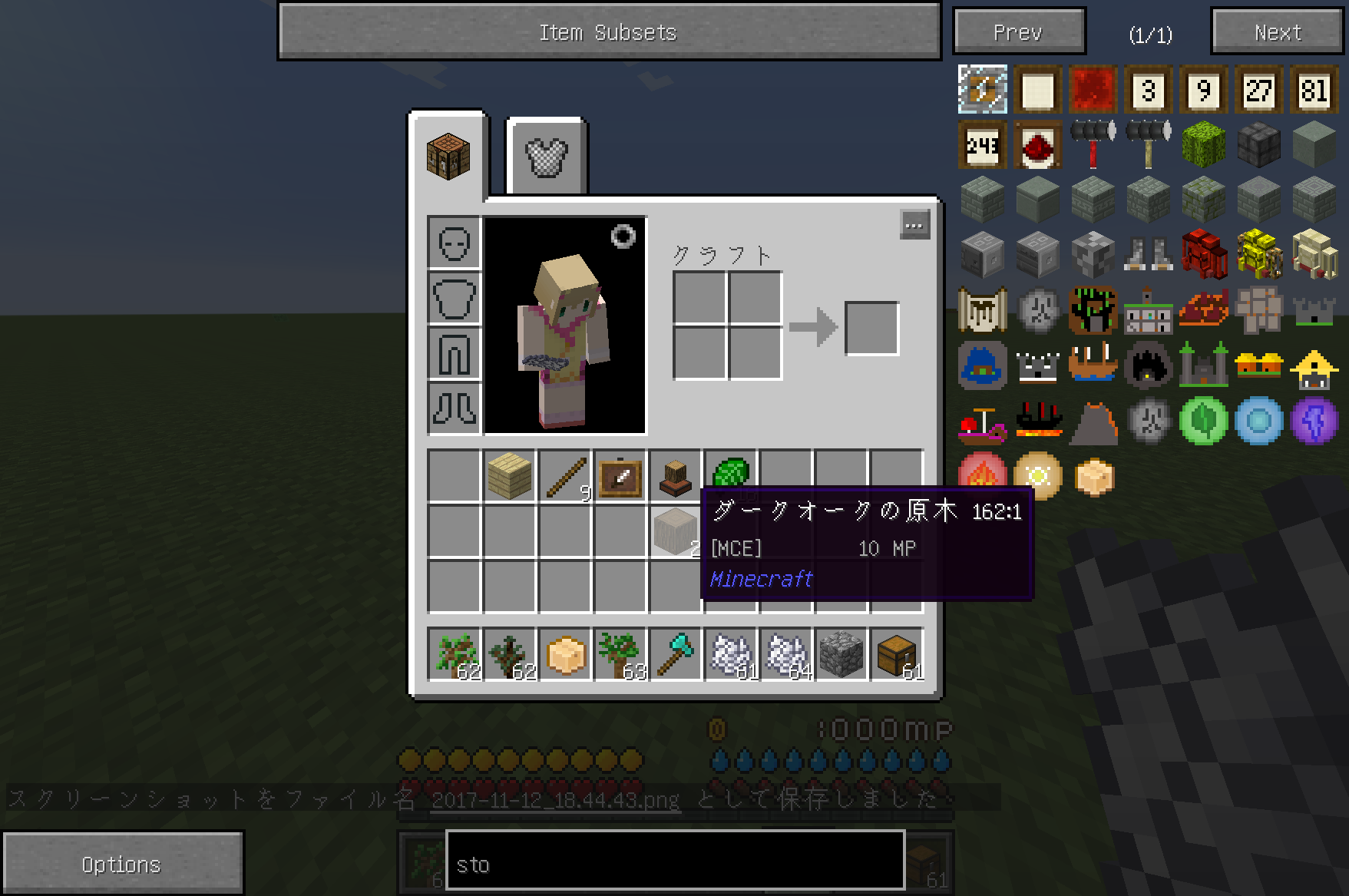This screenshot has height=896, width=1349.
Task: Click the Next page button
Action: (1275, 31)
